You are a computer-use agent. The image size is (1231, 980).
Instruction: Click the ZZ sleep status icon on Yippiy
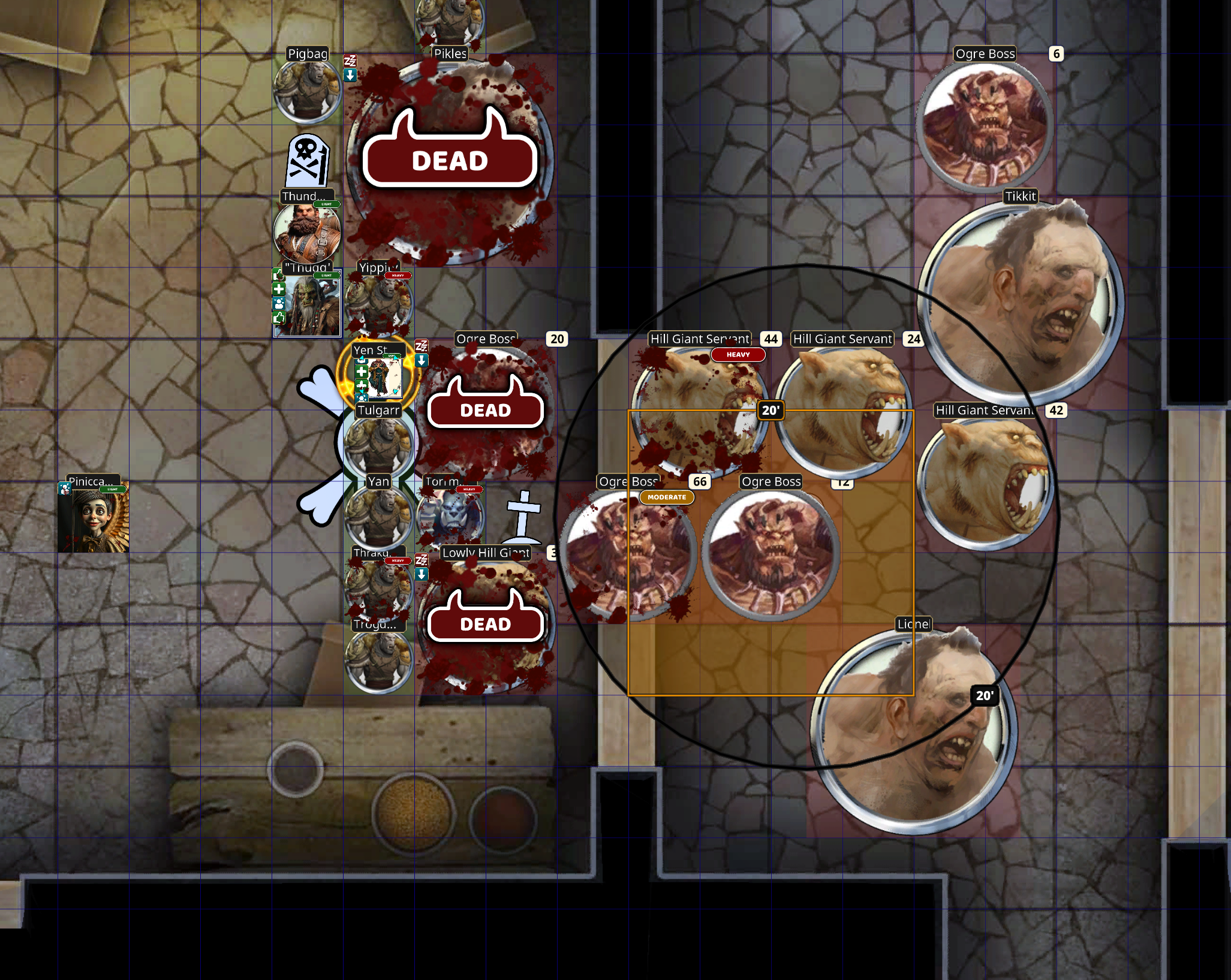421,347
